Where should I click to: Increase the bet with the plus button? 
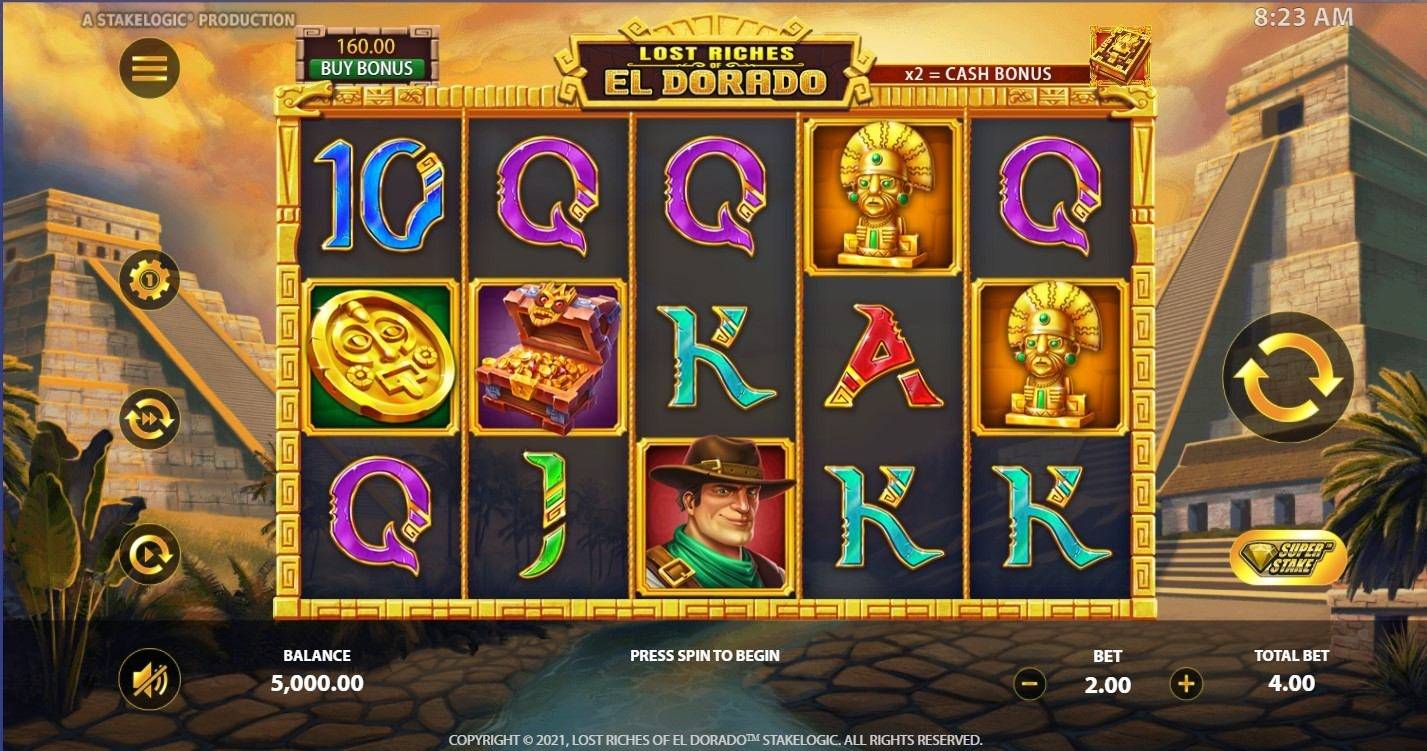pyautogui.click(x=1185, y=684)
